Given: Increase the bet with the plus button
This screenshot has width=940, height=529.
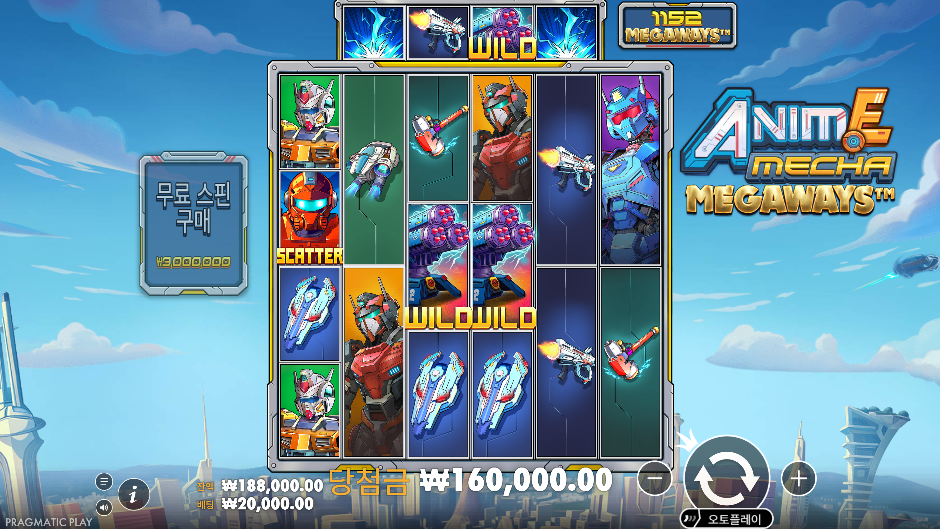Looking at the screenshot, I should [x=798, y=479].
